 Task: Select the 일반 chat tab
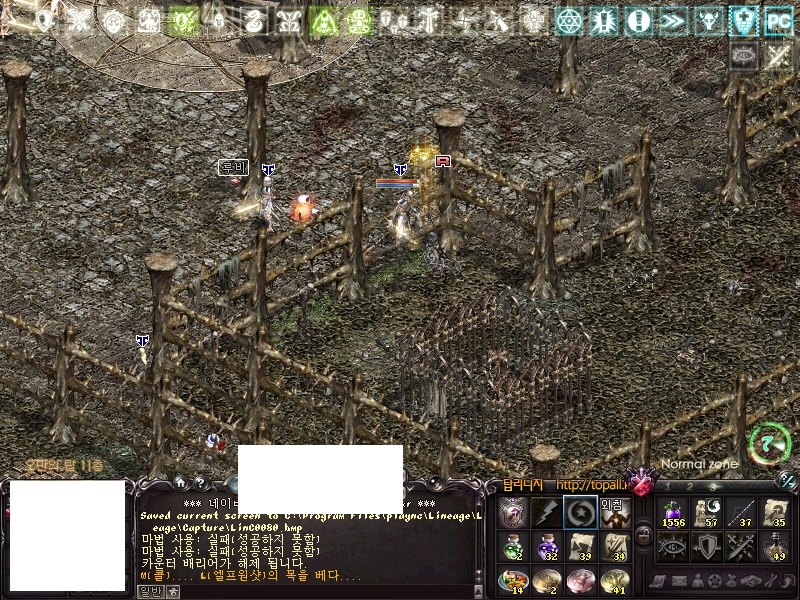click(149, 591)
